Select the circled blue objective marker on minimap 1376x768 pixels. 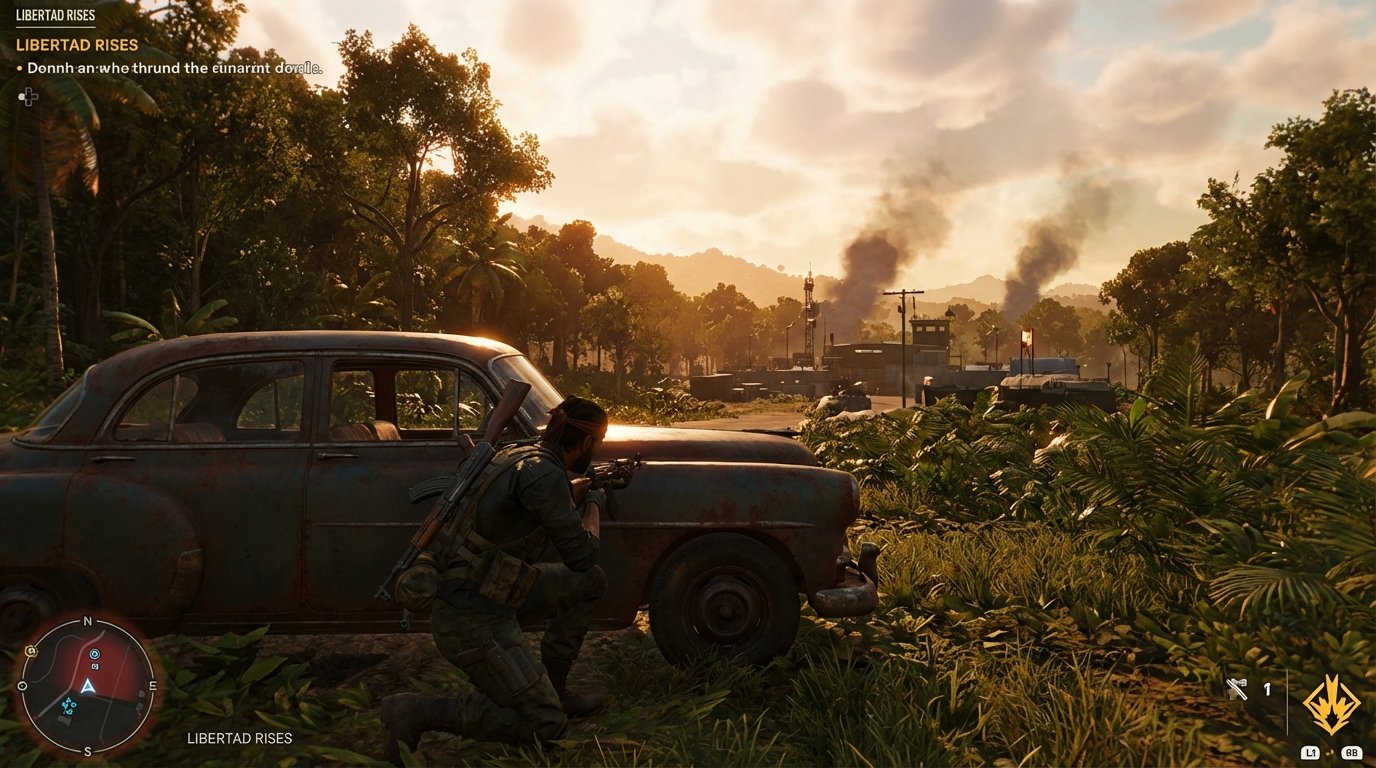[x=95, y=654]
